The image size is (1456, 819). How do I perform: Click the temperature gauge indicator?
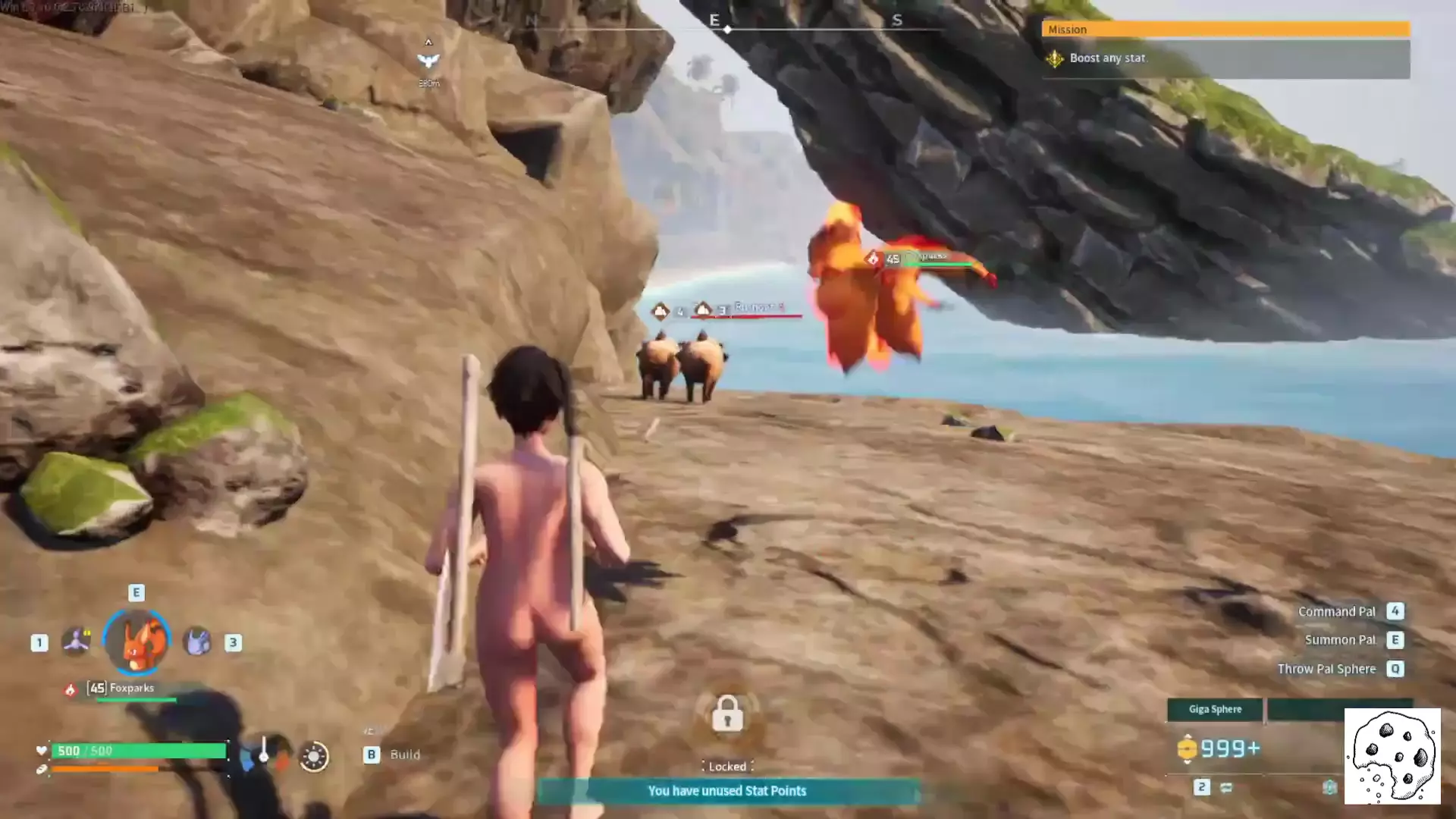264,754
